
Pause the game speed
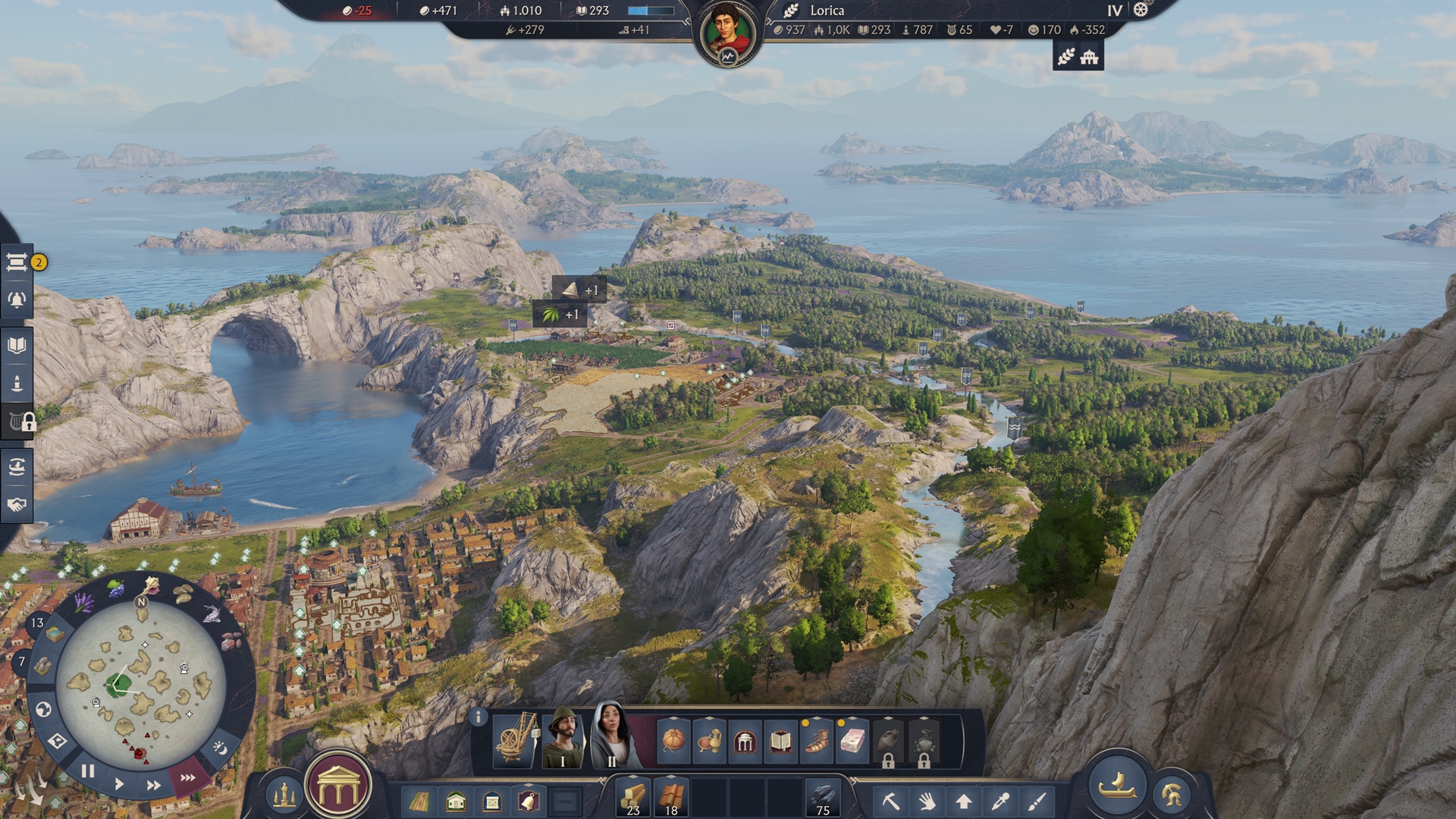[88, 771]
